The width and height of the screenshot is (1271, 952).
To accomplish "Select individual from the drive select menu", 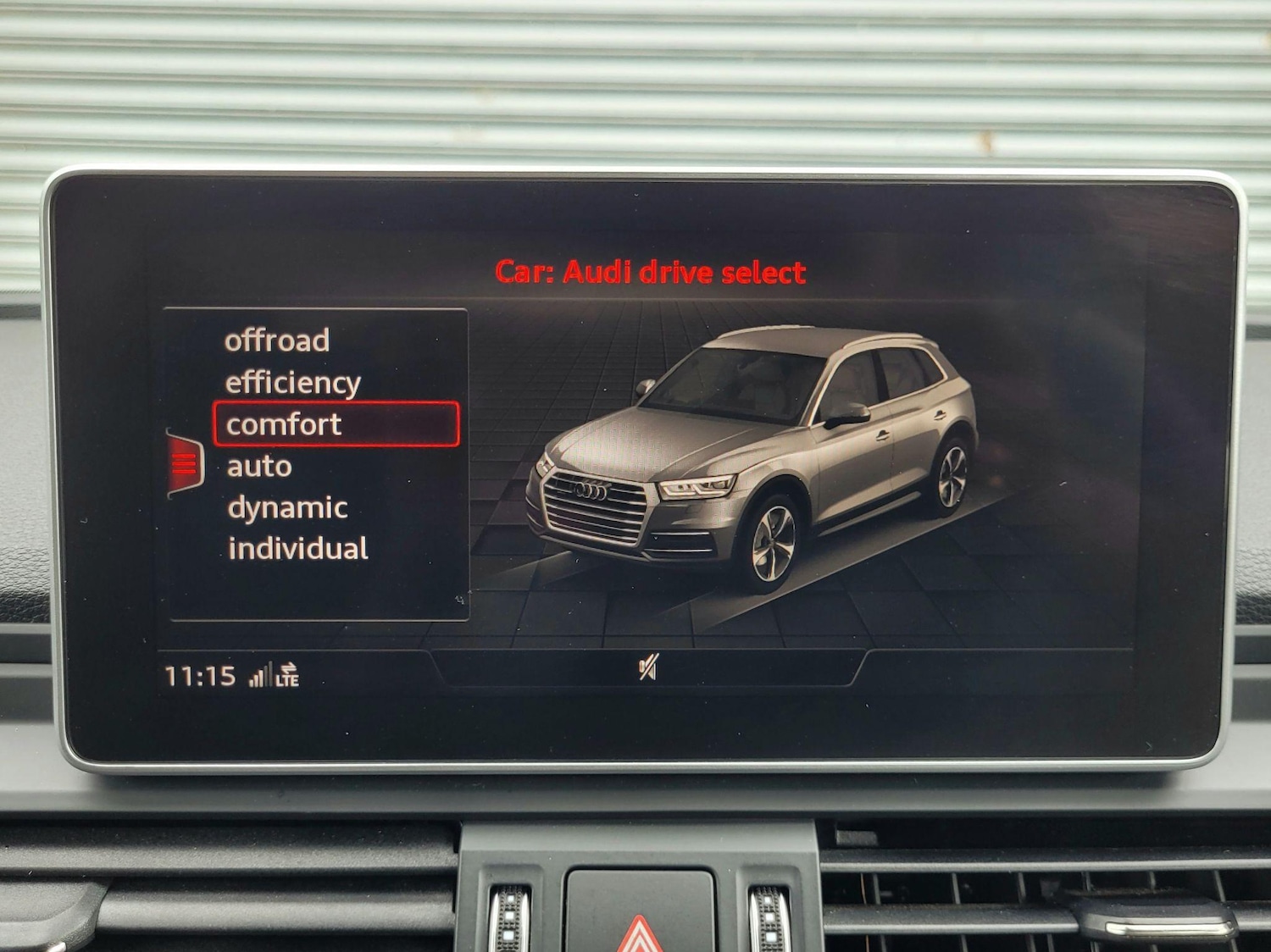I will (298, 548).
